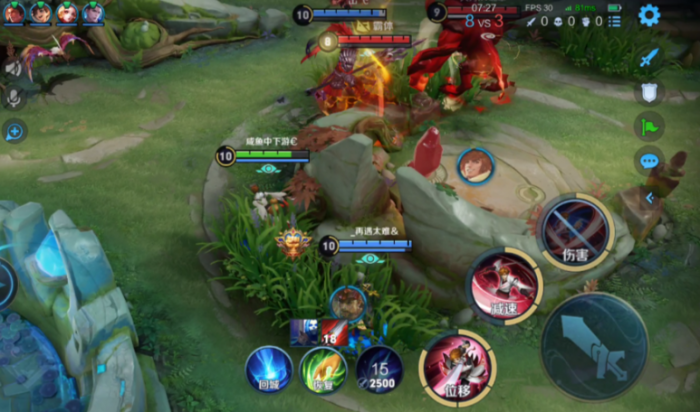This screenshot has height=412, width=700.
Task: Open the scoreboard list icon
Action: coord(614,20)
